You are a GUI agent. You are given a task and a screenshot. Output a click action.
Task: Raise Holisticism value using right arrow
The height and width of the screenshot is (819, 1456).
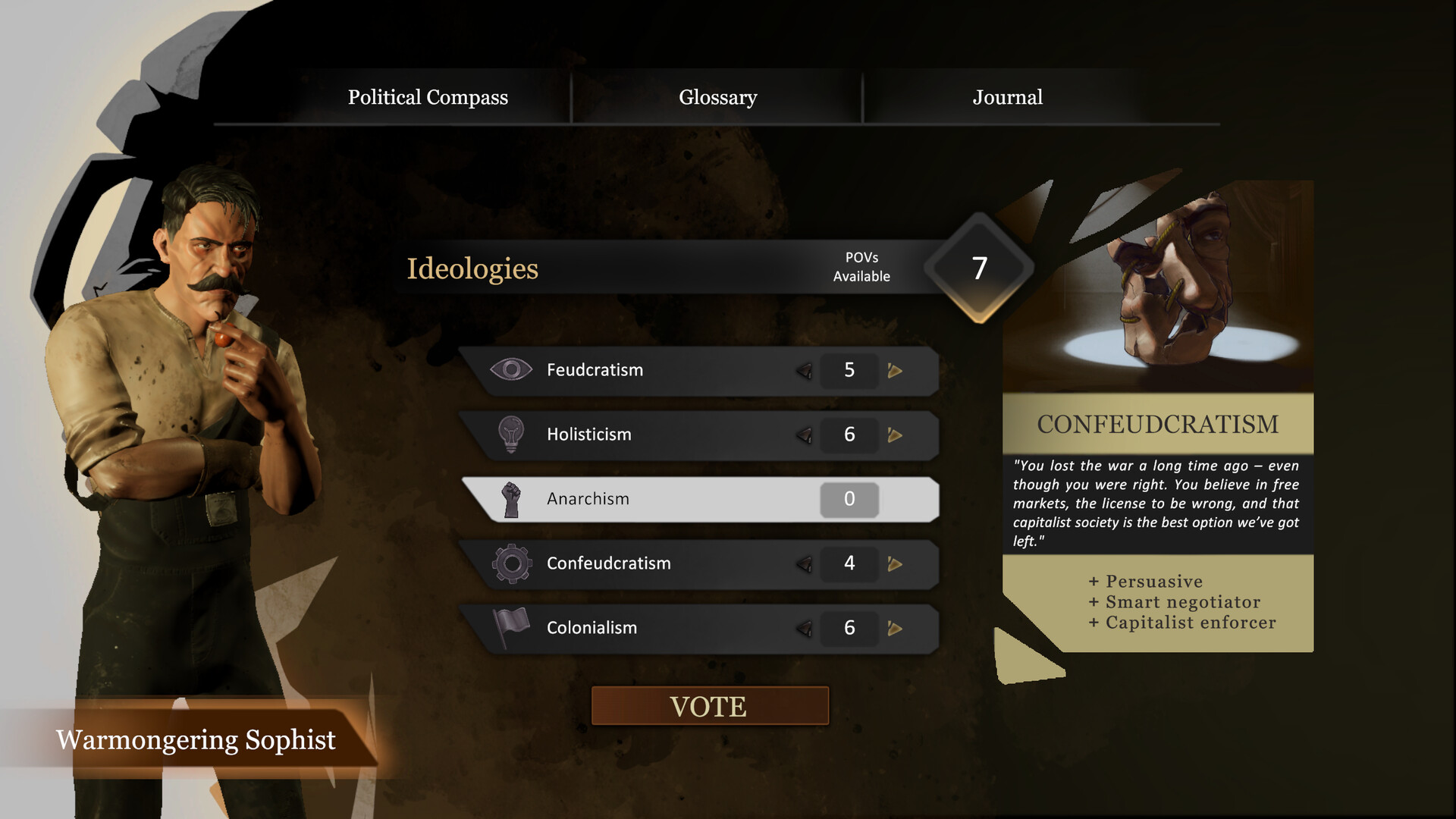click(895, 435)
